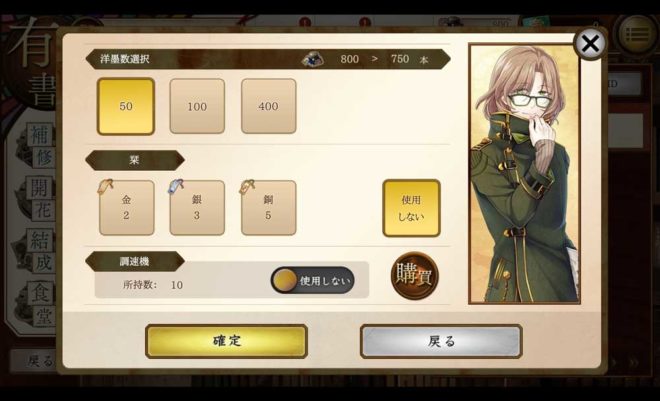The width and height of the screenshot is (660, 401).
Task: Select 50 ink amount
Action: coord(126,106)
